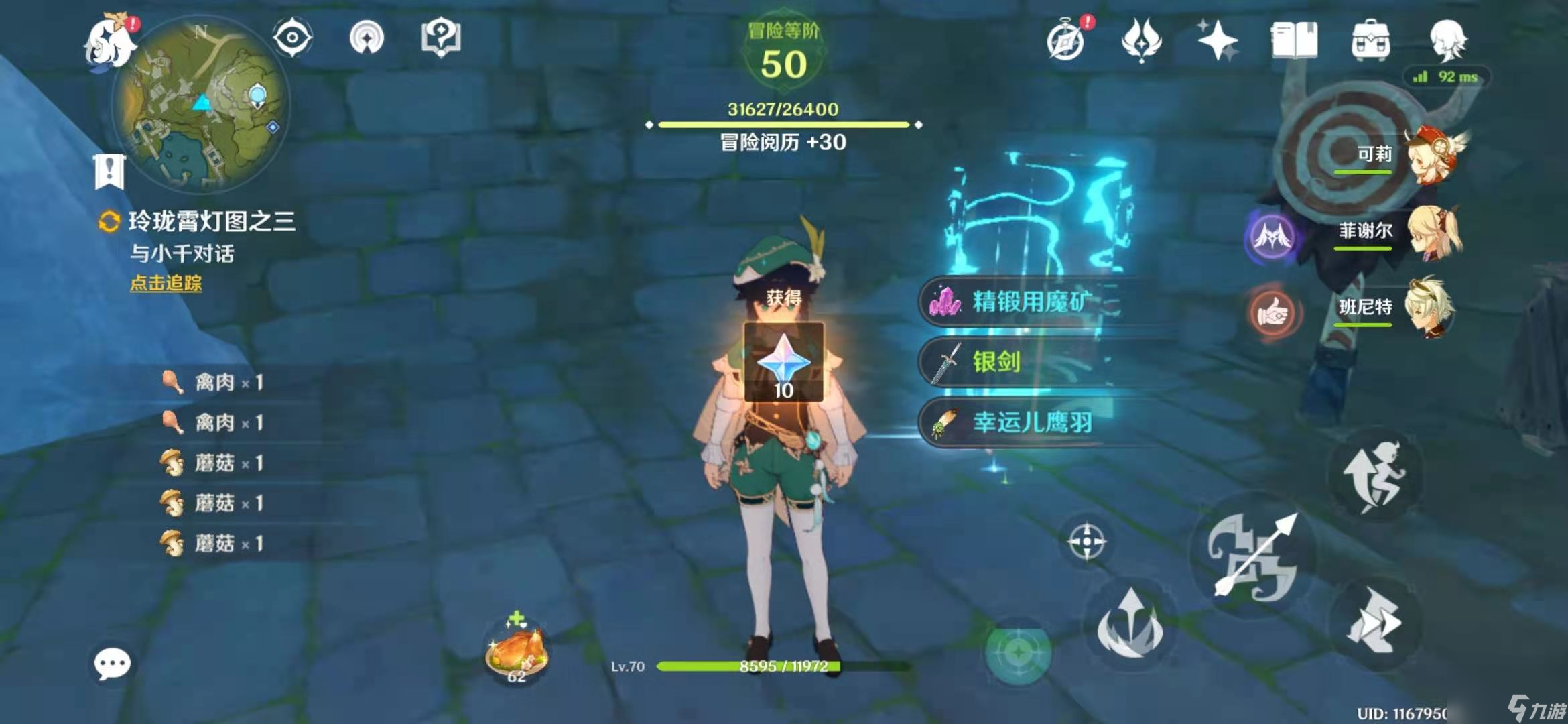This screenshot has width=1568, height=724.
Task: Open the minimap
Action: tap(201, 104)
